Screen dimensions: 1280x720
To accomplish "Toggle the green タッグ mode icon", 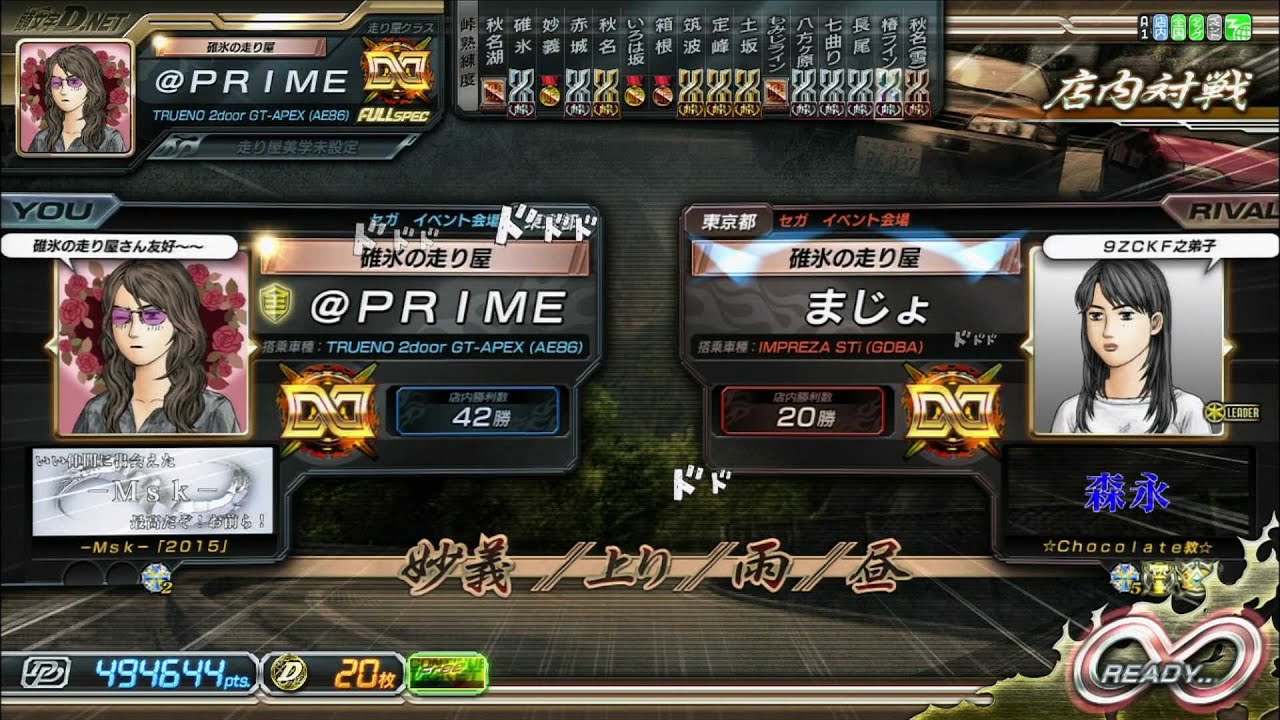I will [x=1196, y=26].
